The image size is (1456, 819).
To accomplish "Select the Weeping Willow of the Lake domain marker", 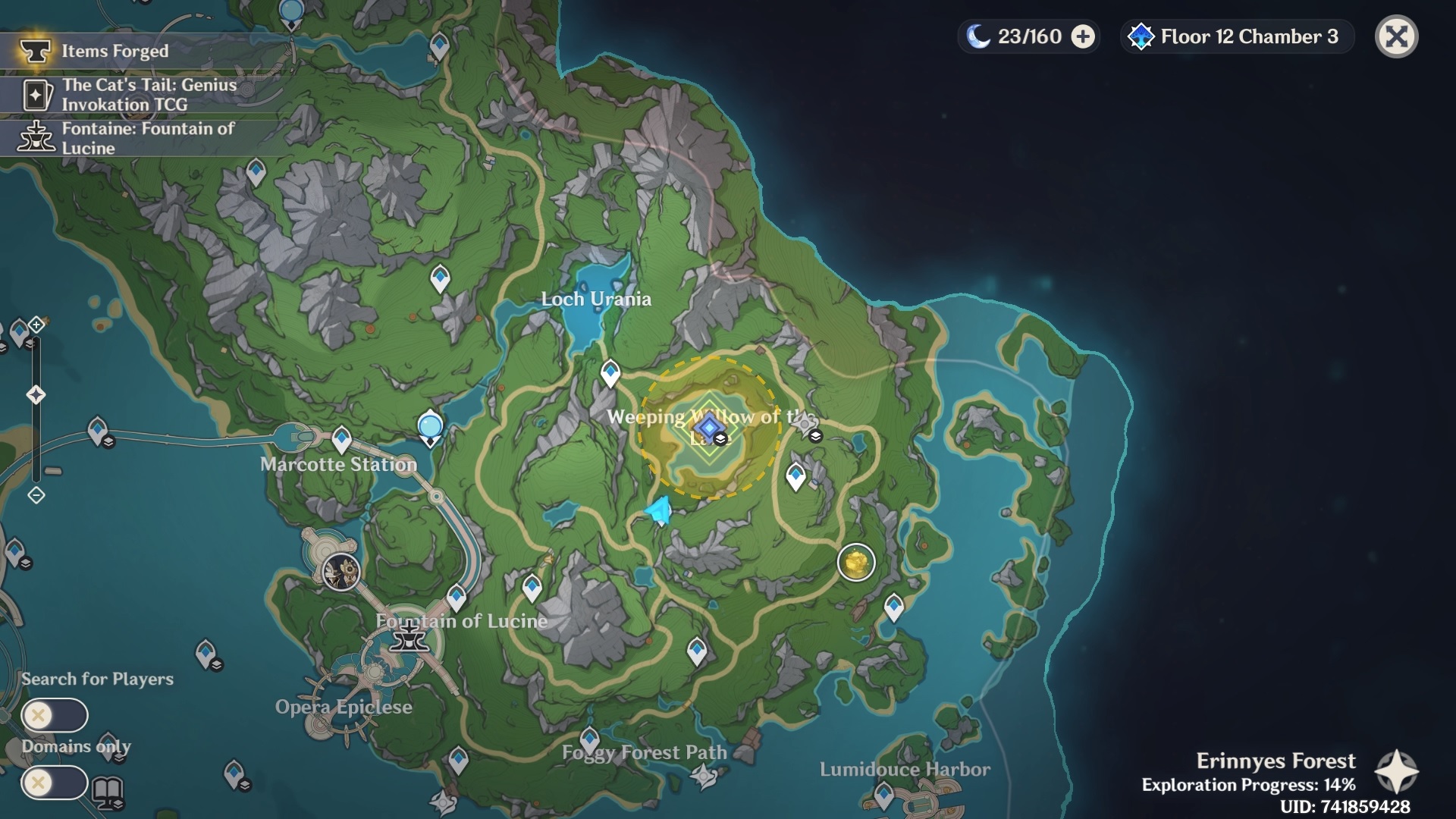I will tap(709, 428).
